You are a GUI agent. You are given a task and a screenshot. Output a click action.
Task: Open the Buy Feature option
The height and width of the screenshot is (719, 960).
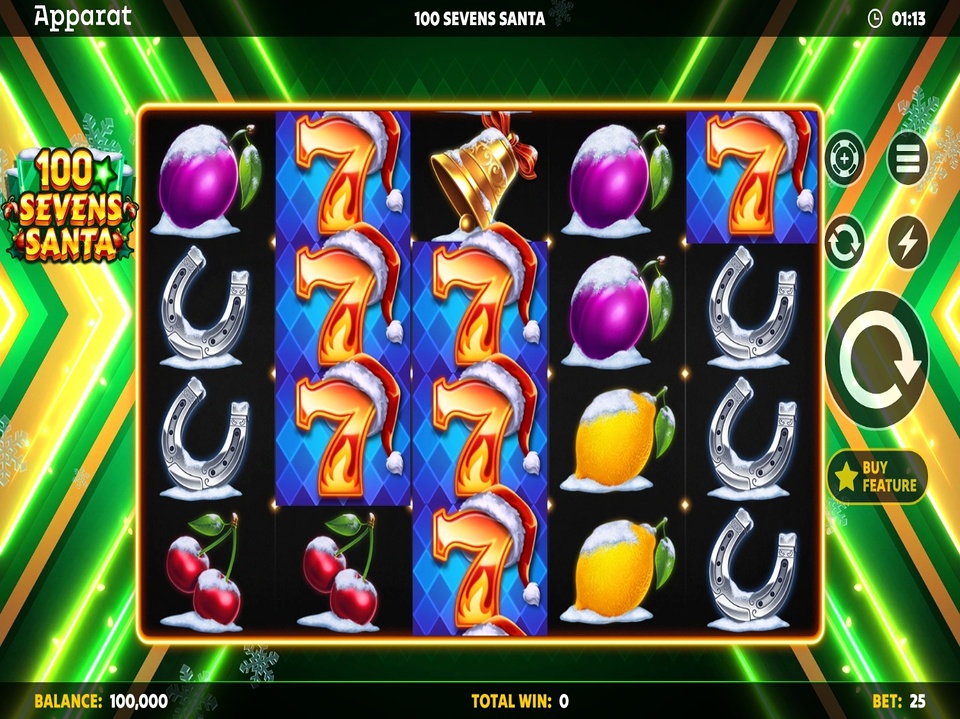(877, 477)
